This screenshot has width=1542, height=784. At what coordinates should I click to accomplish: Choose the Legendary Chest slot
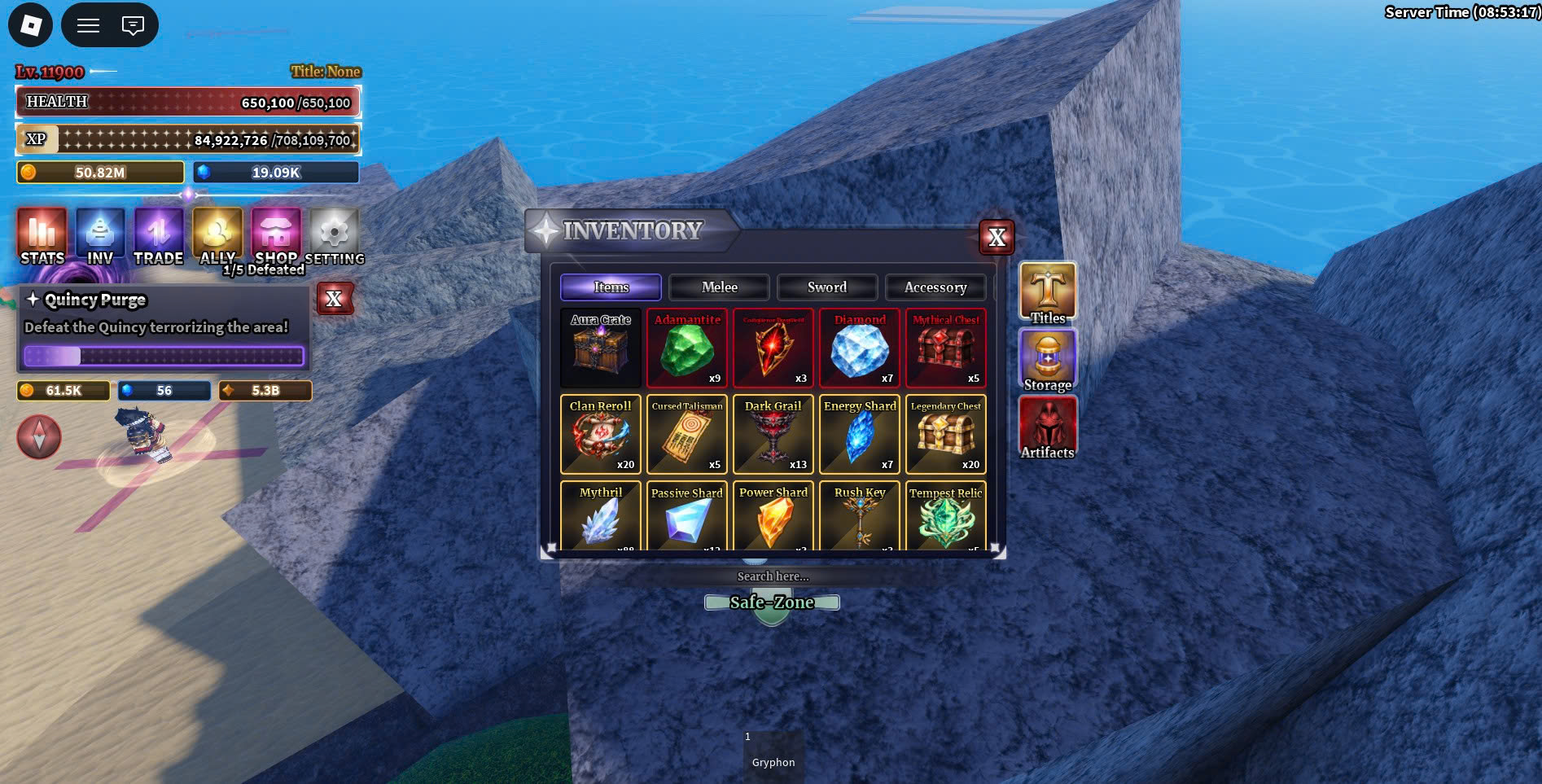(946, 435)
